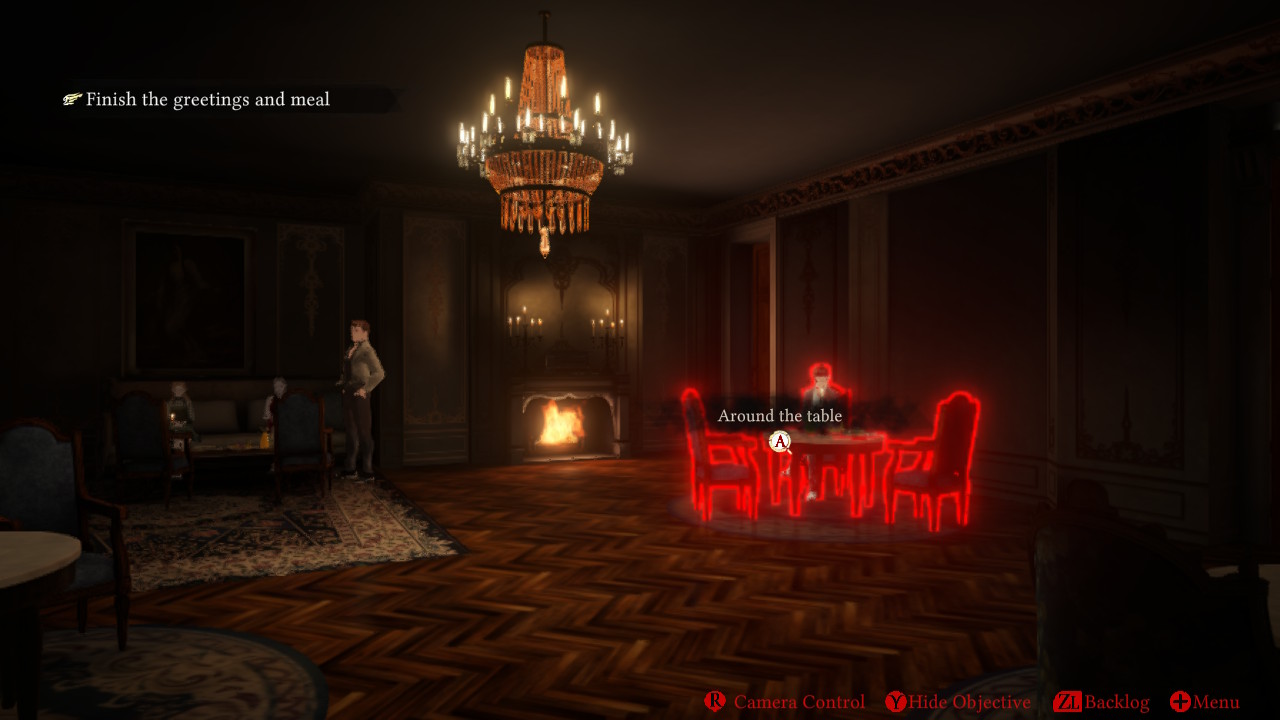Screen dimensions: 1280x720
Task: Toggle the Backlog panel open
Action: (1115, 702)
